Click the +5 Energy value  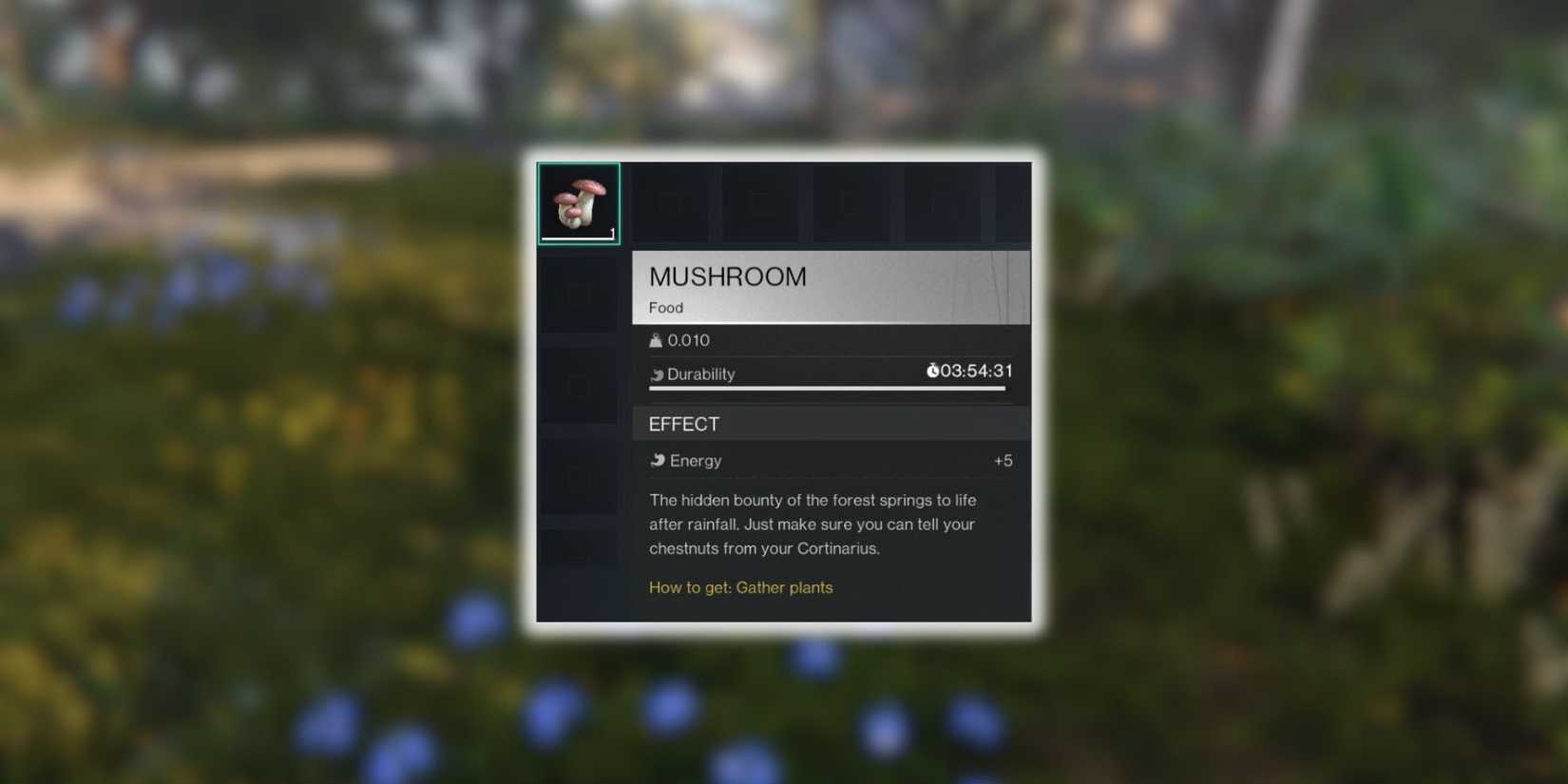tap(1003, 460)
